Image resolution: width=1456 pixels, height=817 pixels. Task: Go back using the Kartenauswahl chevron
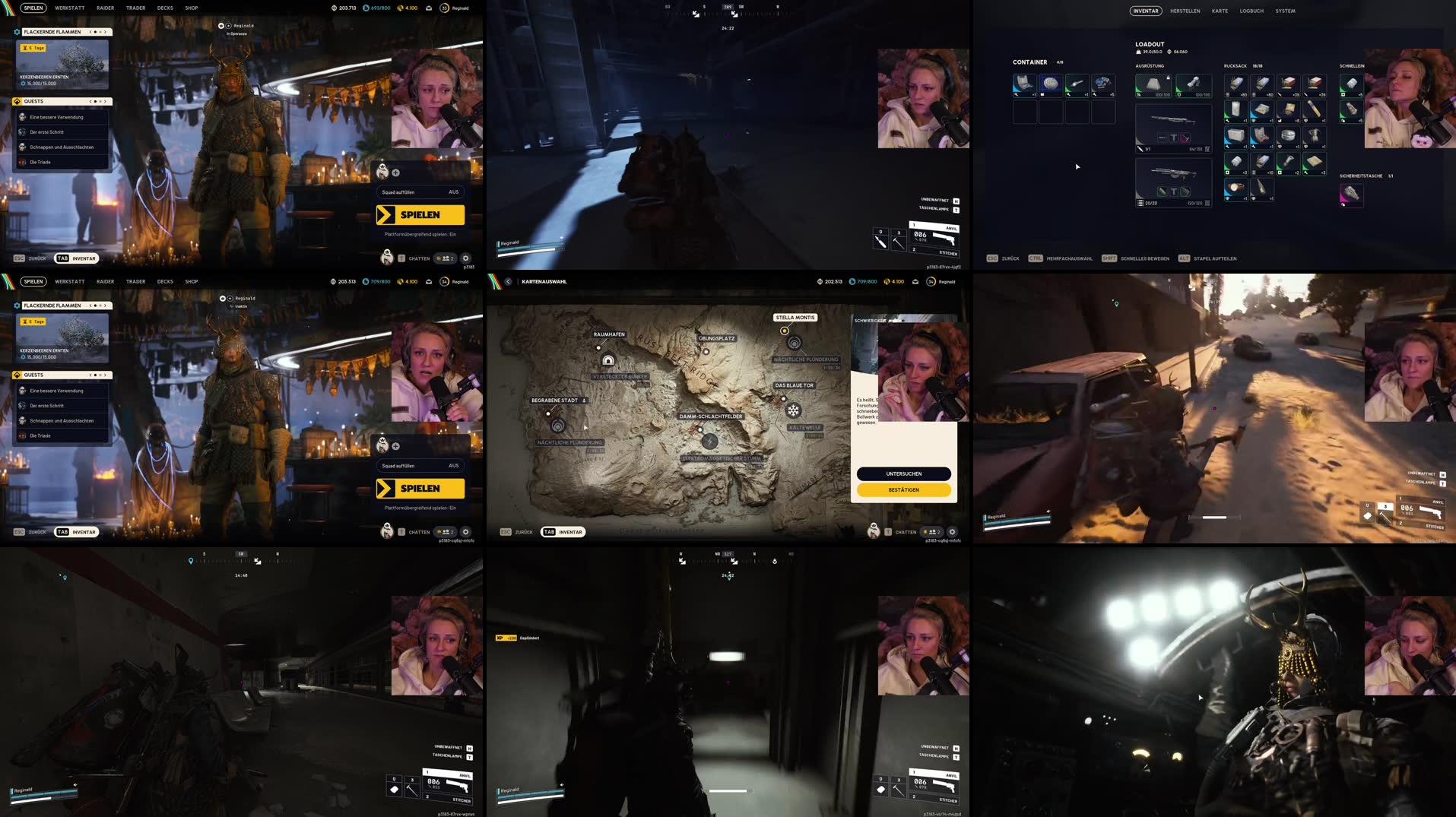[506, 281]
